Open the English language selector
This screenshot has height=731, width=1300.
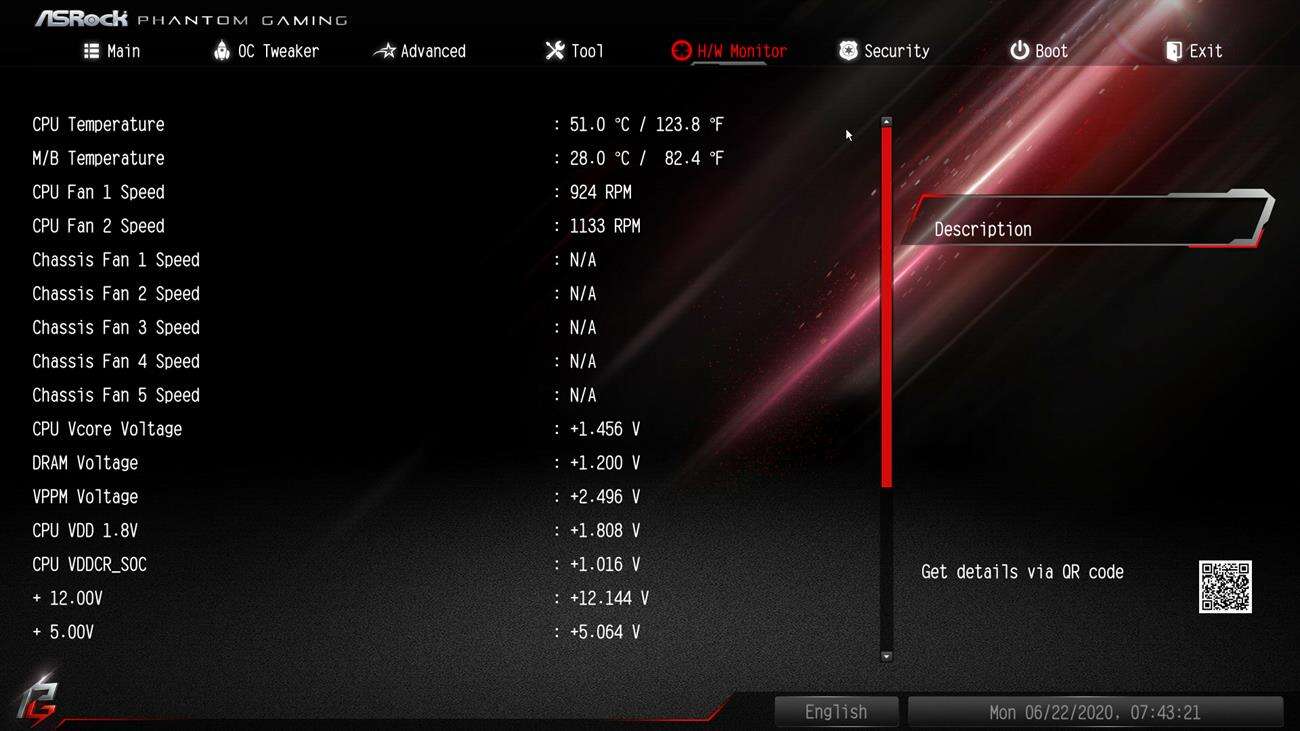click(836, 711)
